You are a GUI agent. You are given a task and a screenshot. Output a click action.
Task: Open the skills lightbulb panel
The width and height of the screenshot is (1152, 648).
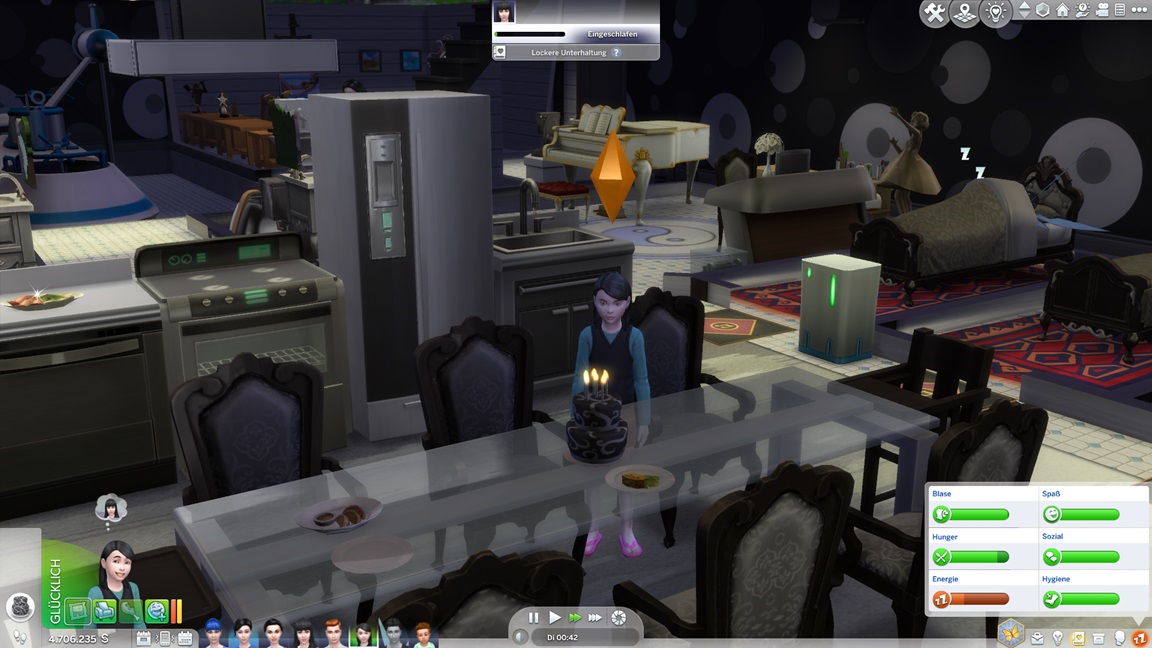coord(1057,638)
